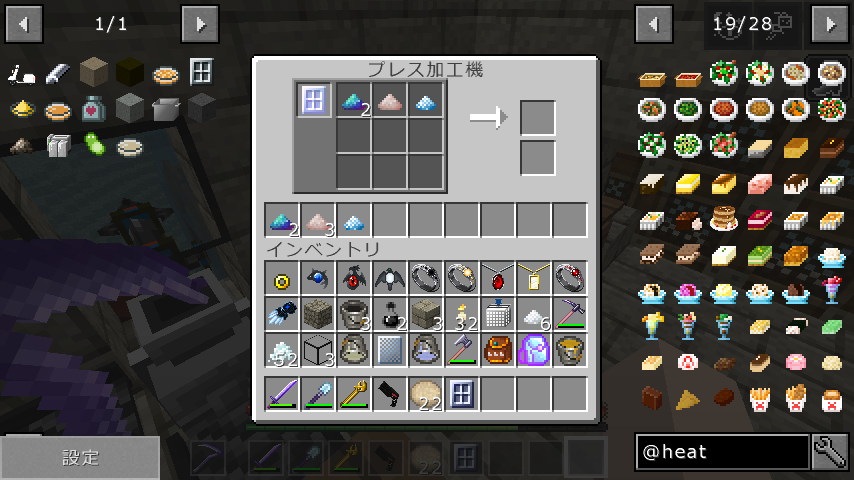Select the window mold in the press grid
The image size is (854, 480).
point(314,100)
